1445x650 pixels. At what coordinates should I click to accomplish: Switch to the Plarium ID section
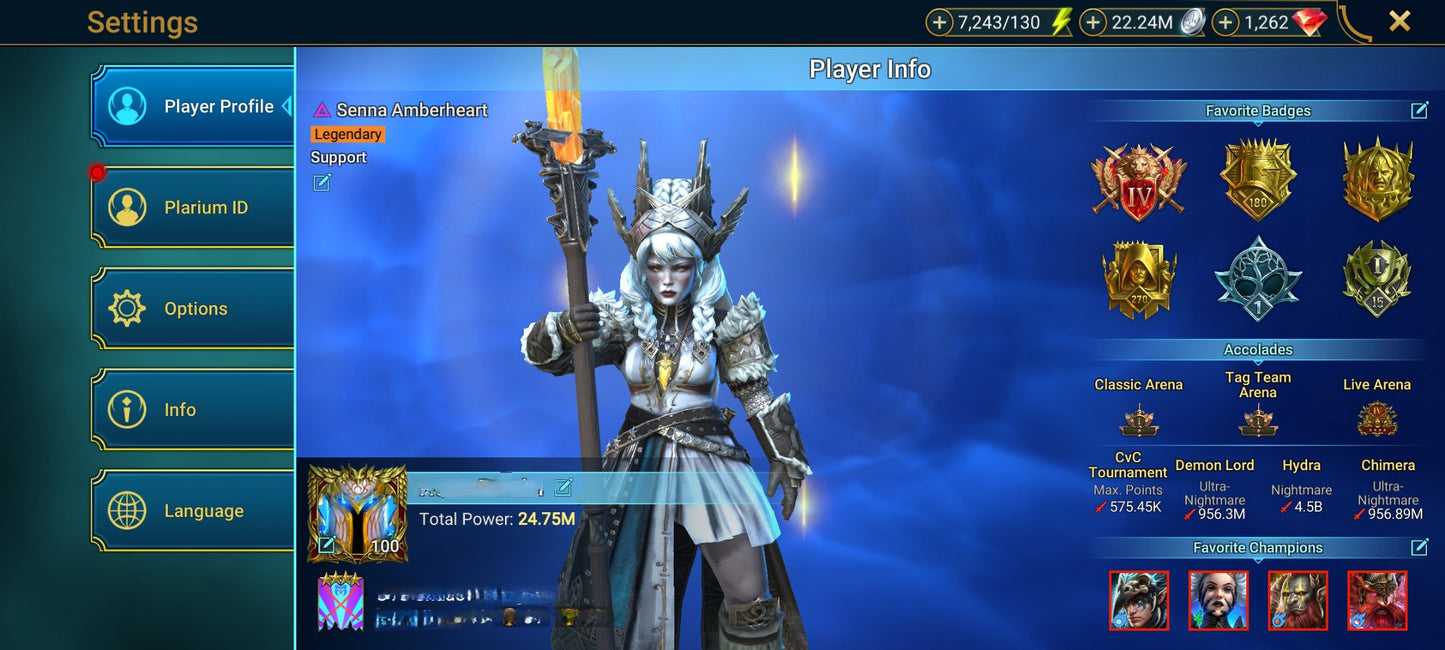[x=193, y=208]
